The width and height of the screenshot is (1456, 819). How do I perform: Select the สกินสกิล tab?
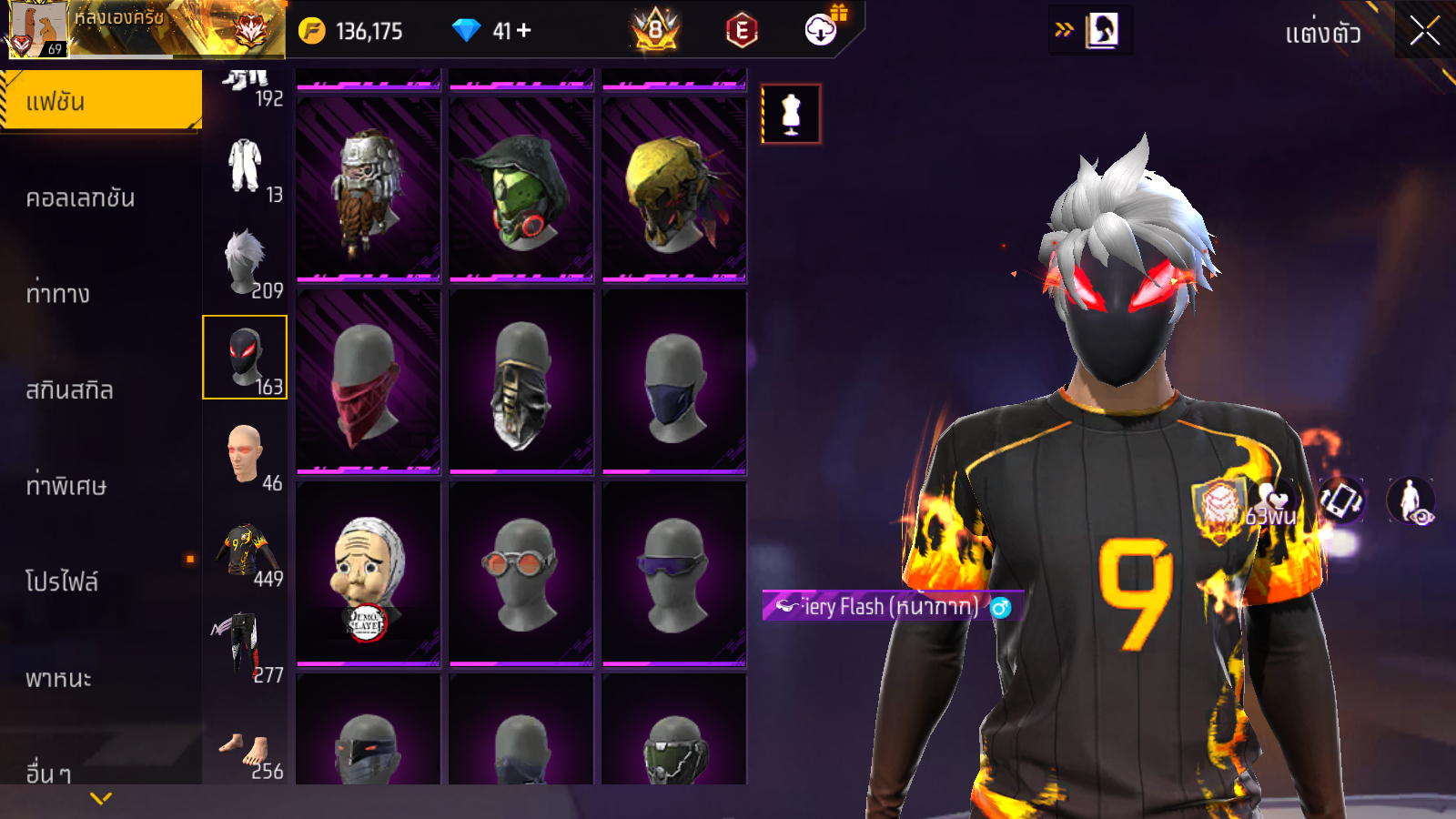[x=70, y=390]
